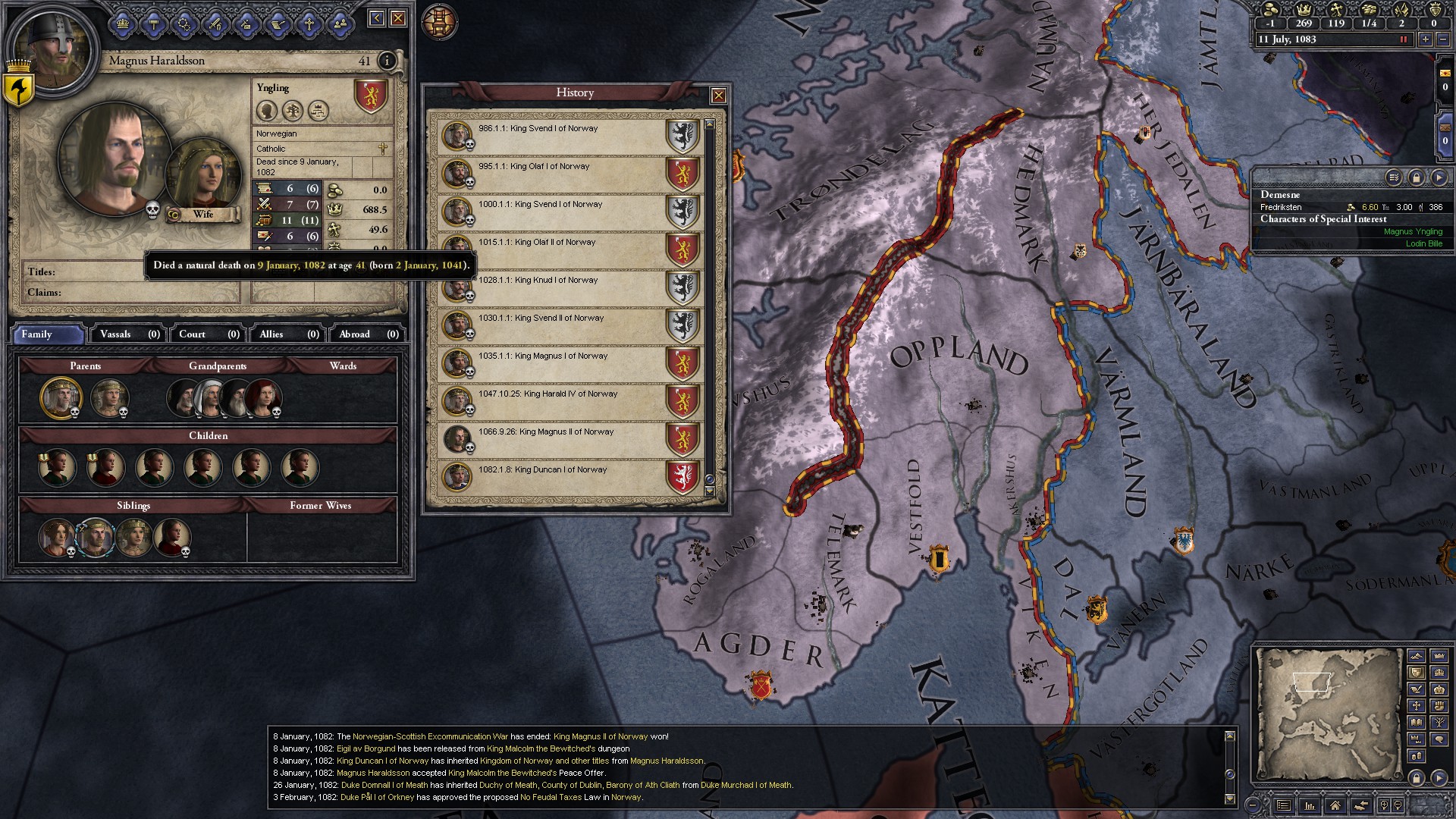Toggle the red pause indicator by date
Image resolution: width=1456 pixels, height=819 pixels.
tap(1403, 39)
